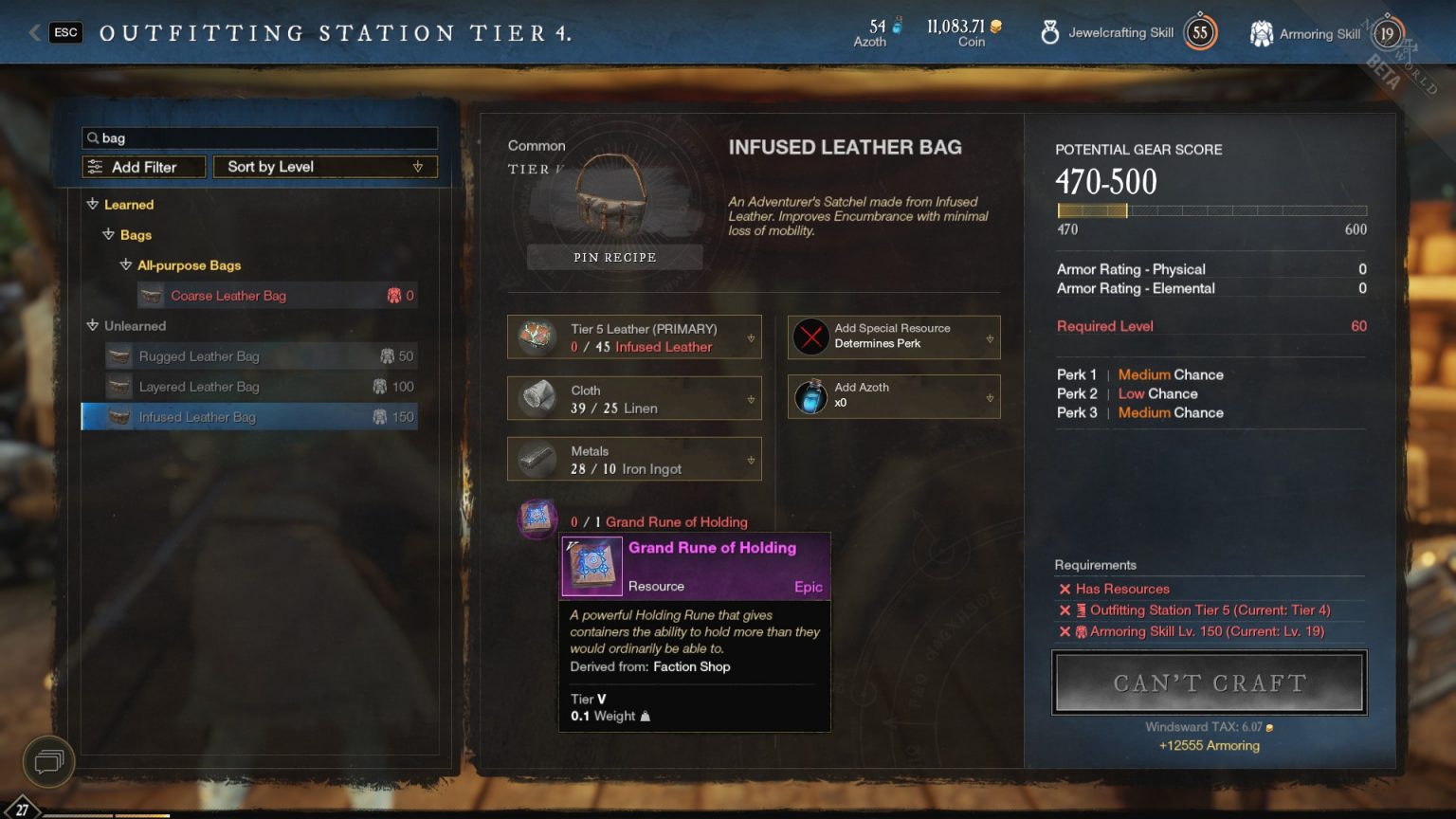Collapse the Unlearned recipe category

pos(93,325)
